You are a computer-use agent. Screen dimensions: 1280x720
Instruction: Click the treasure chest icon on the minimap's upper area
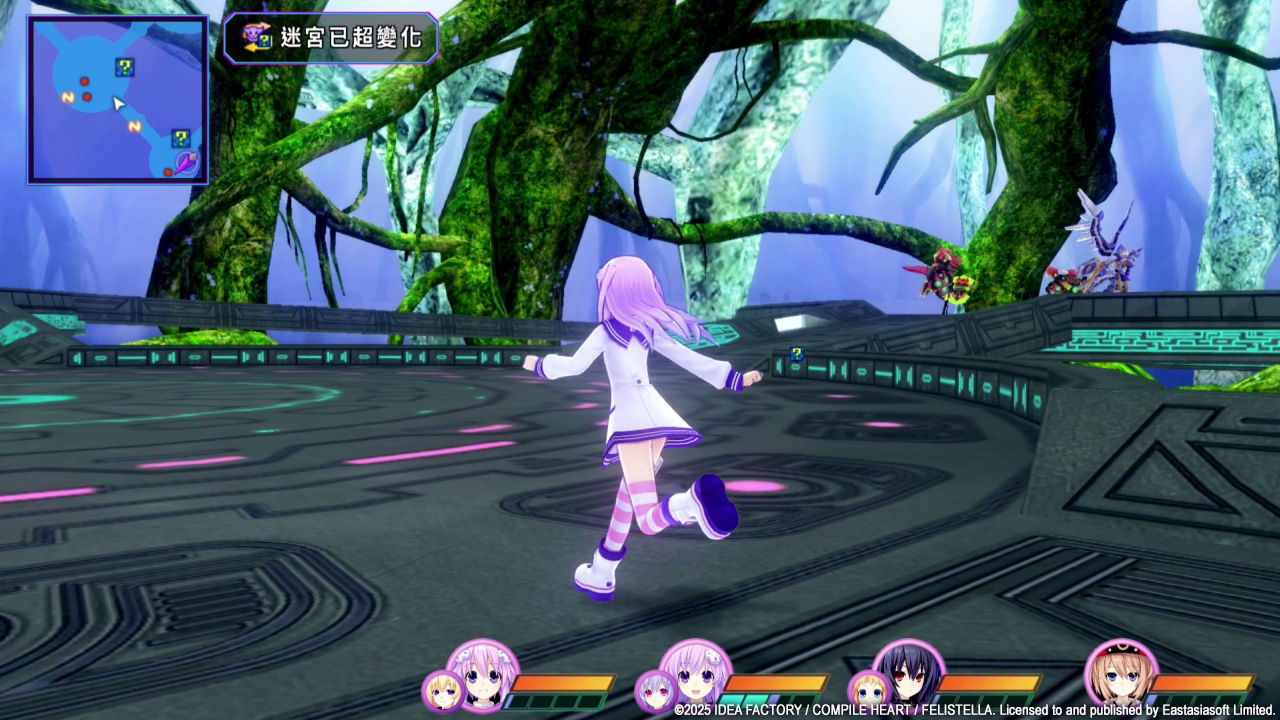tap(124, 67)
